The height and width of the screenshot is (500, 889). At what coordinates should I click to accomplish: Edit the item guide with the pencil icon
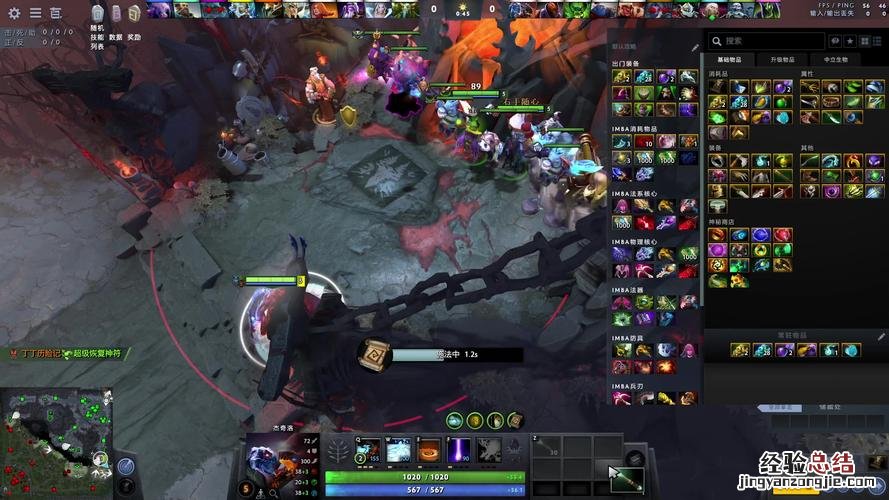(696, 47)
